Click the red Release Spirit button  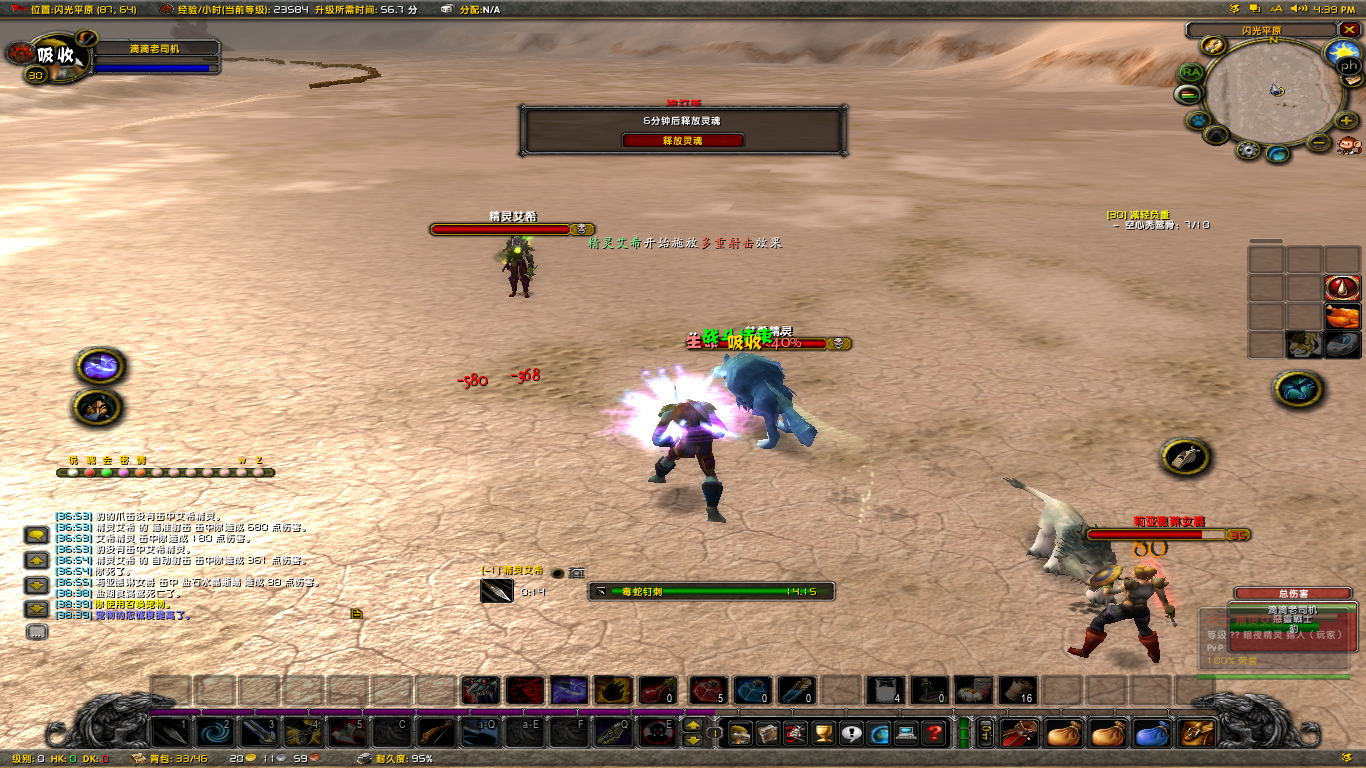coord(683,141)
